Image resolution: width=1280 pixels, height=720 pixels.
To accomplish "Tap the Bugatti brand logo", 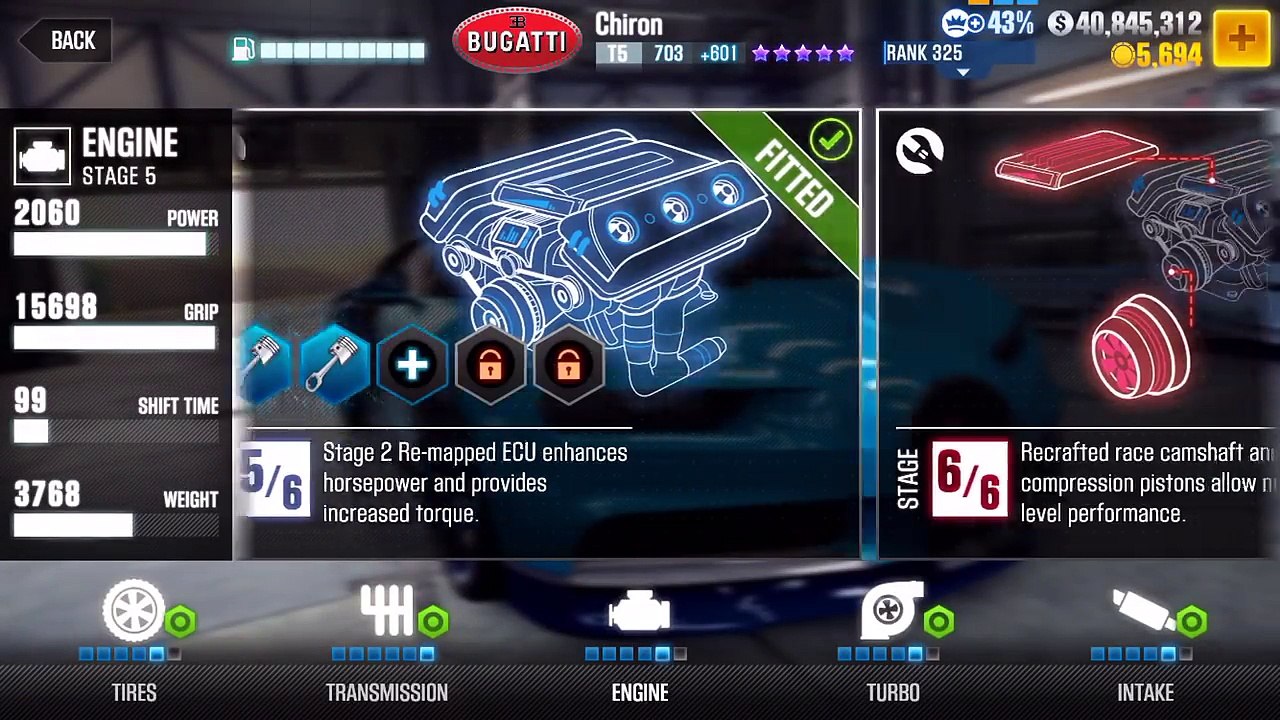I will coord(517,41).
